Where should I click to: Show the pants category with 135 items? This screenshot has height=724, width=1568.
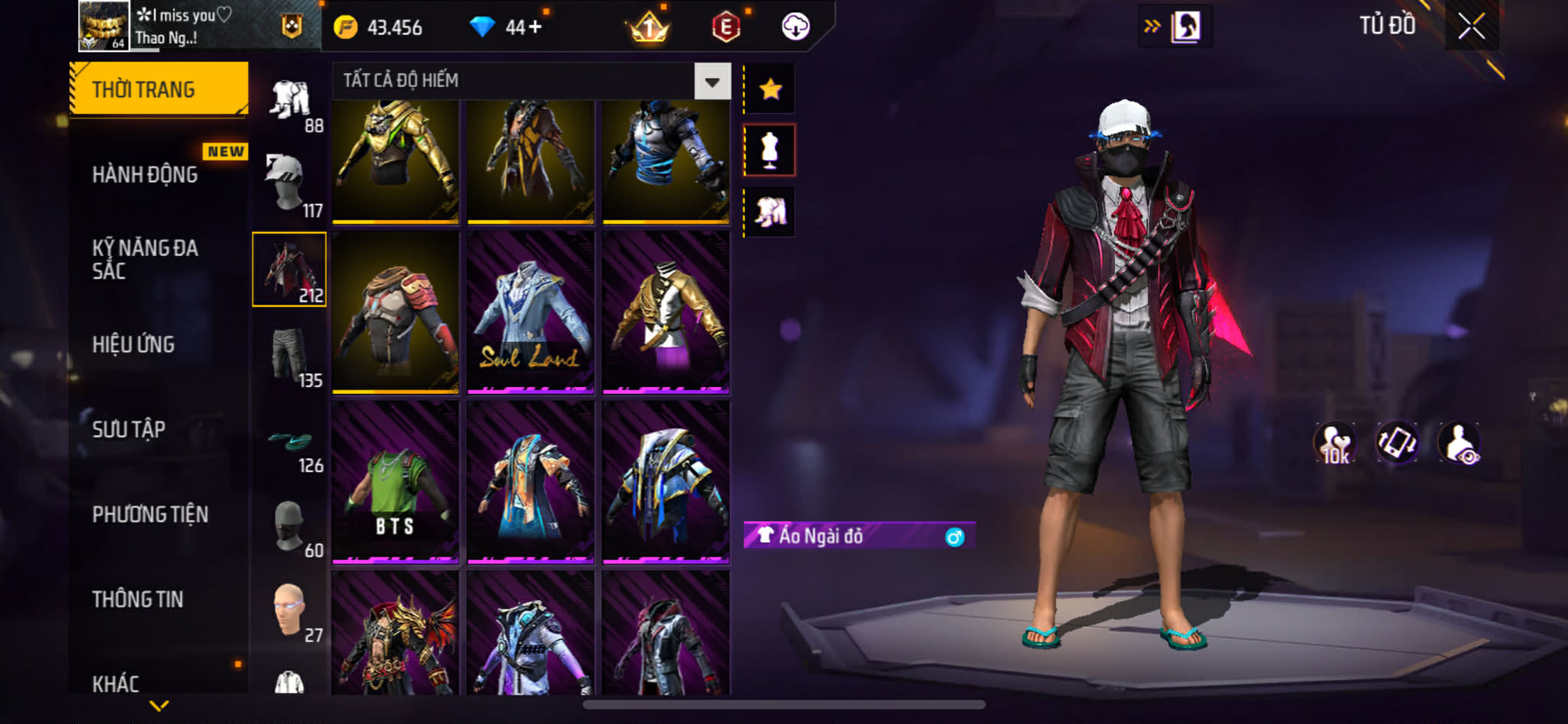(x=290, y=357)
